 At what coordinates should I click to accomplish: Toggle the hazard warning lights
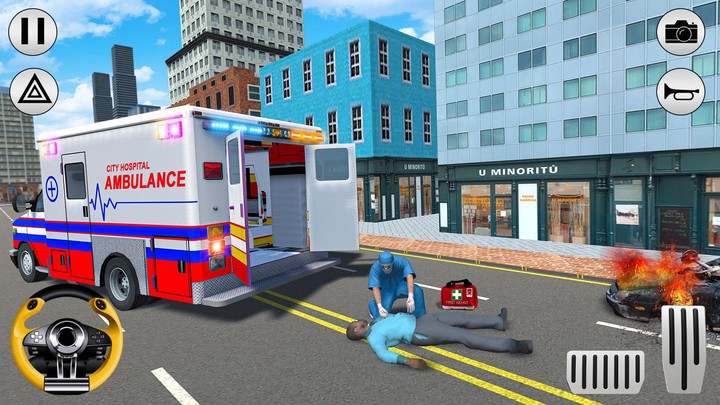point(32,91)
